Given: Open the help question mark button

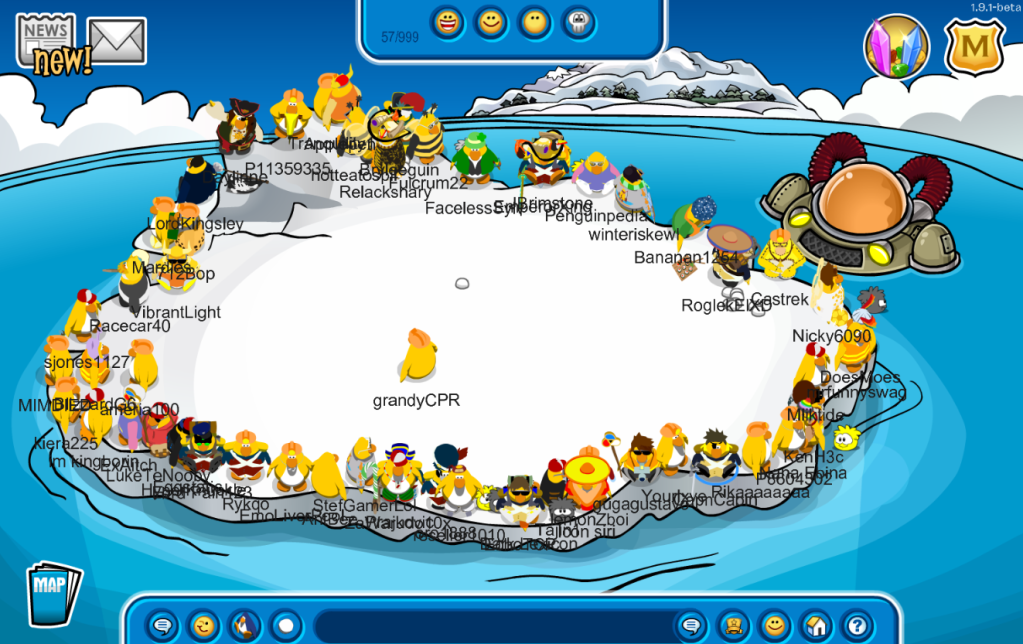Looking at the screenshot, I should click(x=856, y=626).
